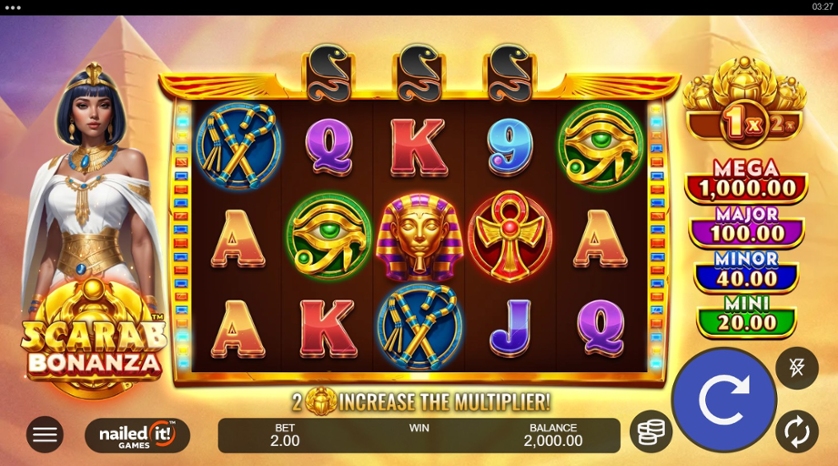Activate the autoplay circular arrows button
The width and height of the screenshot is (838, 466).
796,432
